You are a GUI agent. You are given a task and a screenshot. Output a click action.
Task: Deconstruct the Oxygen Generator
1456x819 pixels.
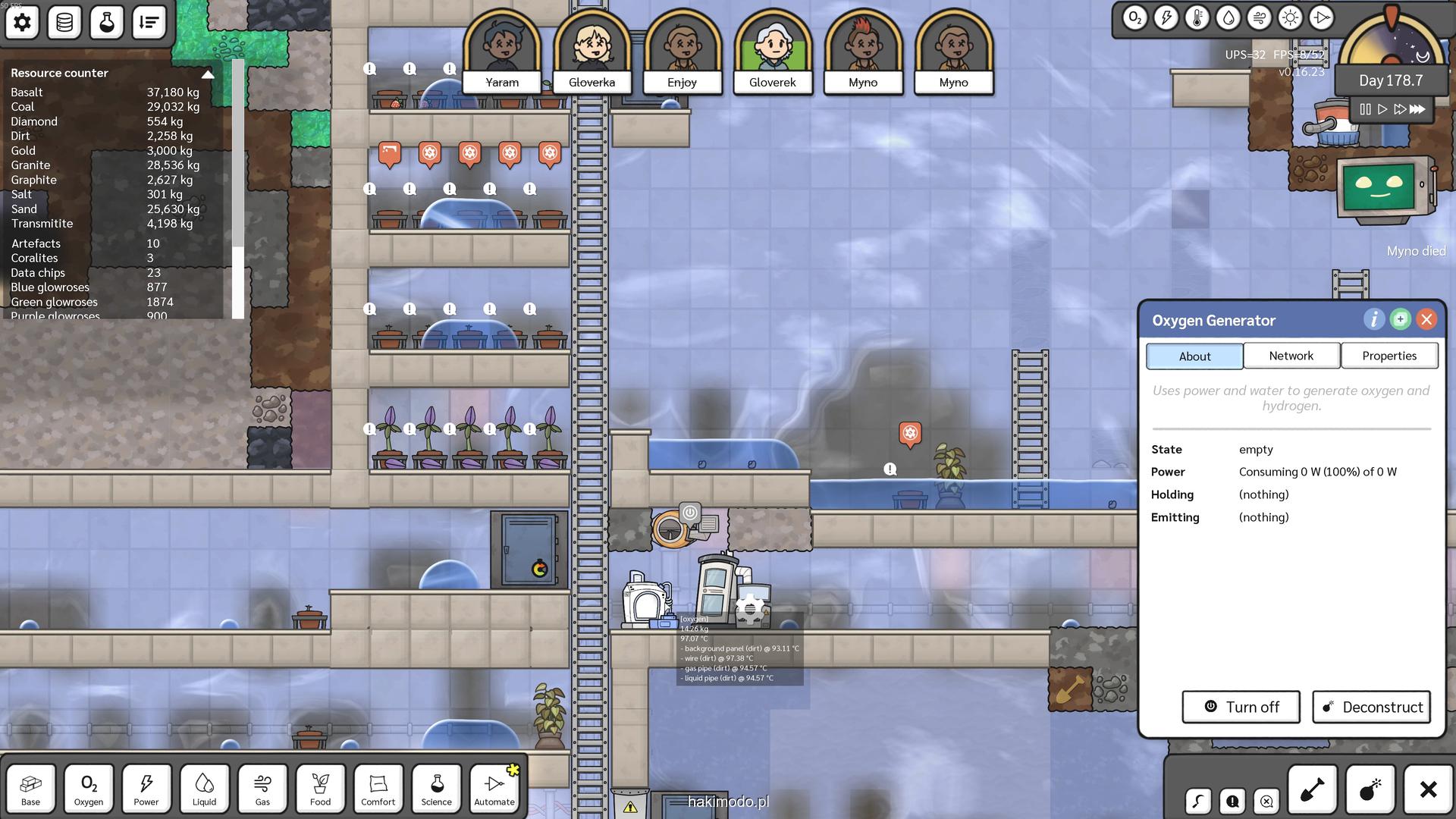1371,707
